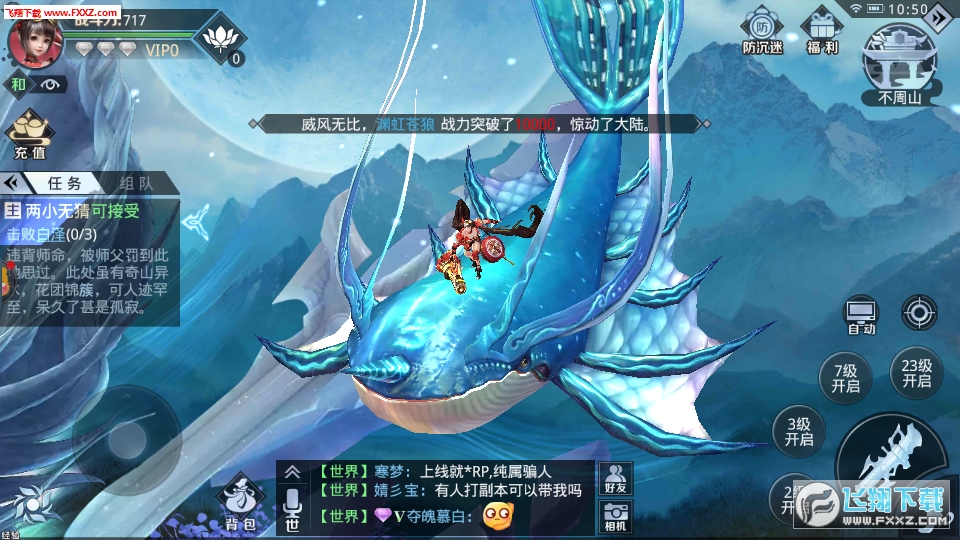Switch to the 组队 team tab
This screenshot has width=960, height=540.
point(136,183)
